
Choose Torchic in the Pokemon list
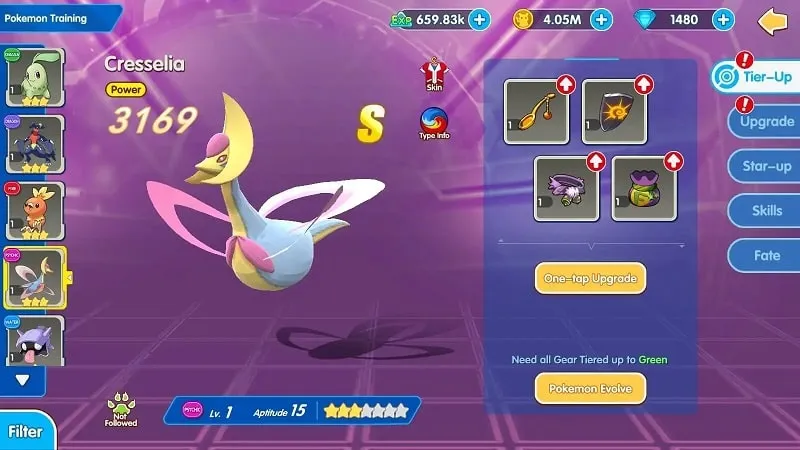pyautogui.click(x=35, y=211)
